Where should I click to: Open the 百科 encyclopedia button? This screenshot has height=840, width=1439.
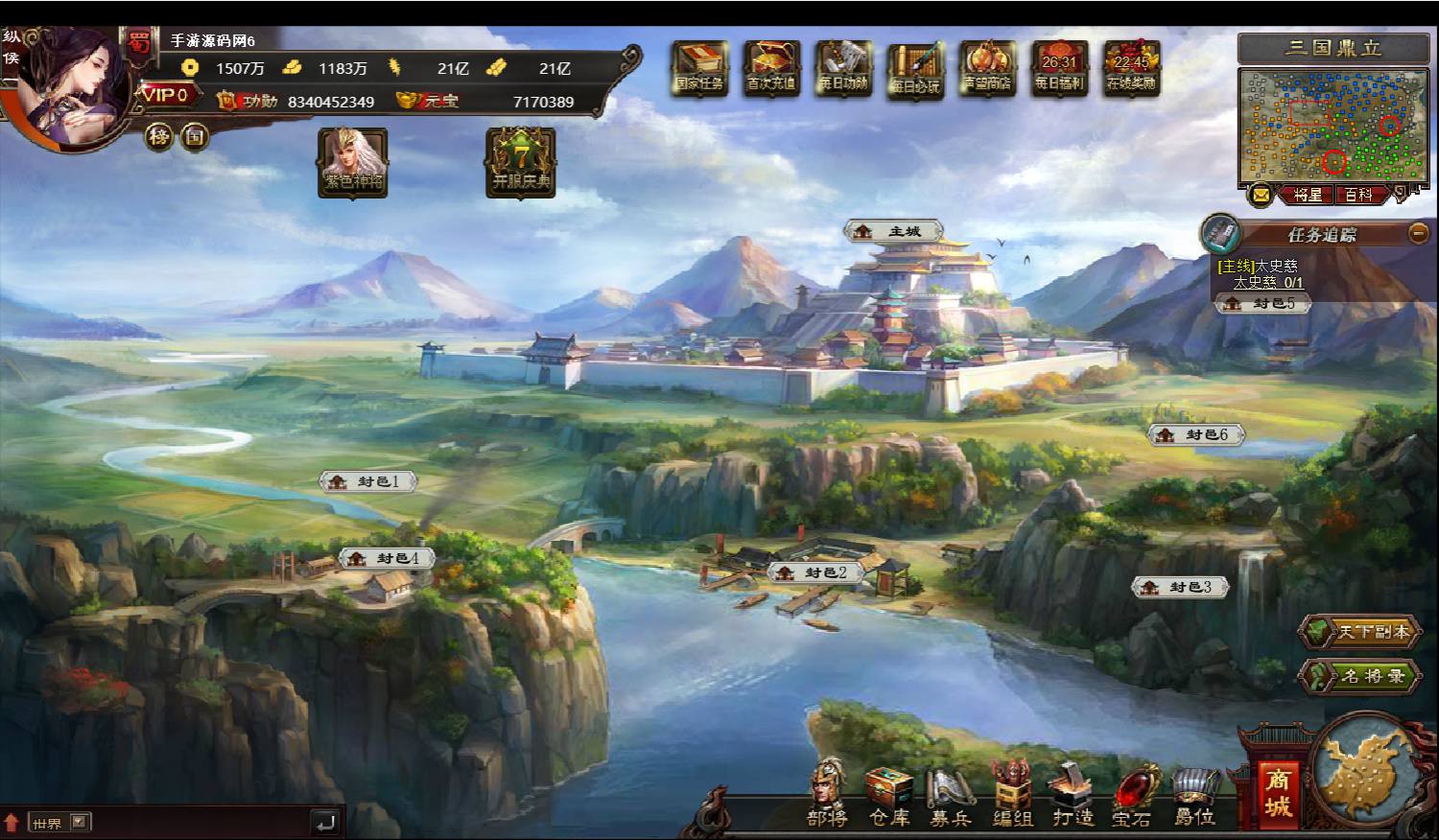pos(1358,195)
